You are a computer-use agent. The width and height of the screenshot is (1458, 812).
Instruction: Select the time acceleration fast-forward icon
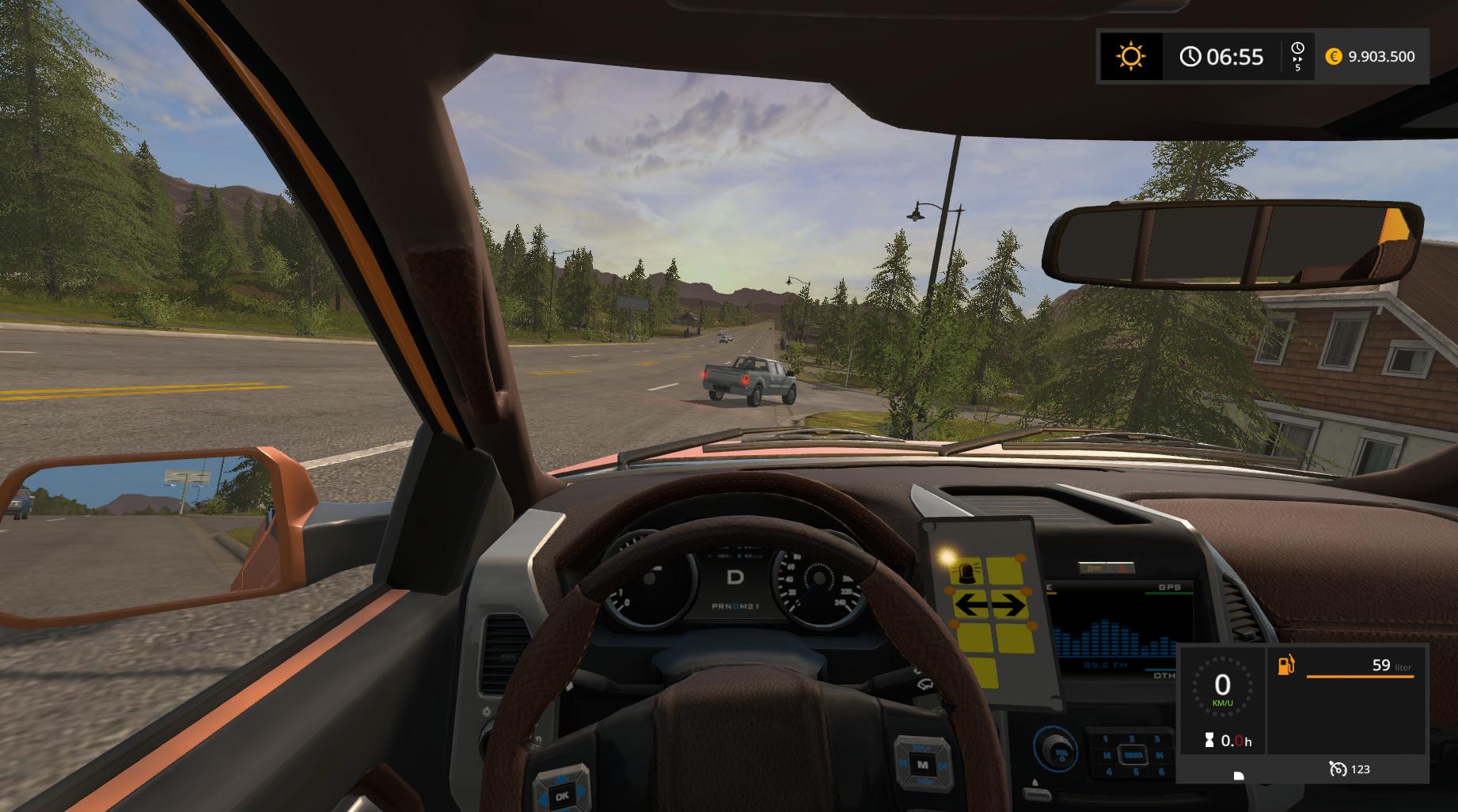click(1297, 58)
